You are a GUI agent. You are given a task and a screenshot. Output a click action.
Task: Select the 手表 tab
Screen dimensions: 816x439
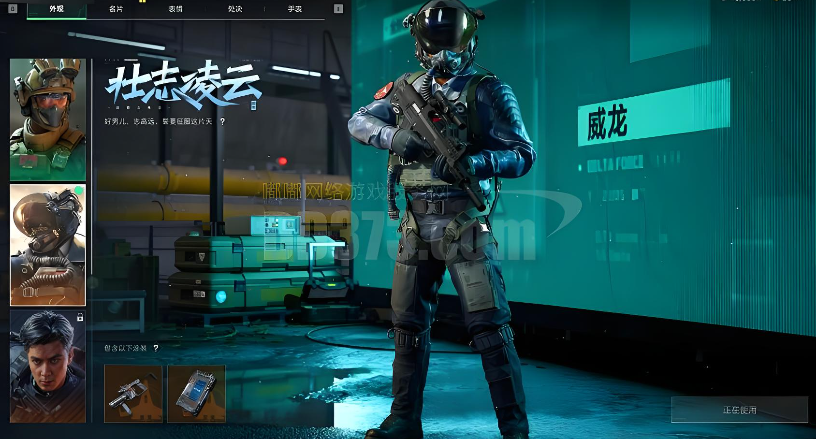point(295,9)
